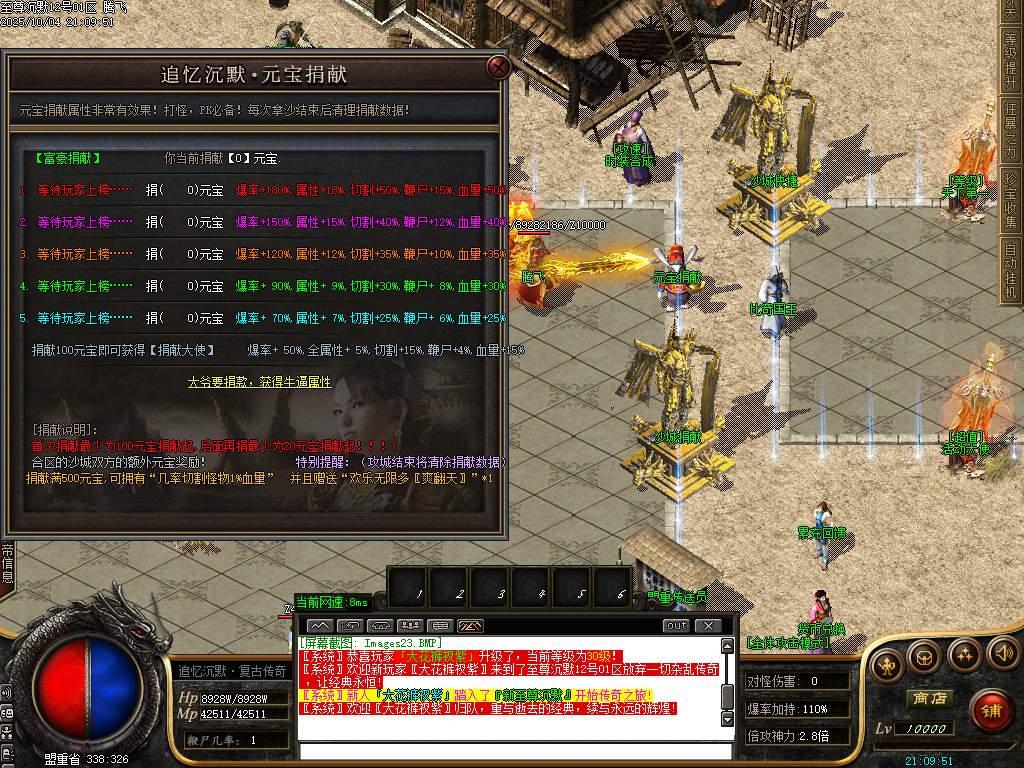
Task: Select hotbar slot number 1
Action: tap(417, 588)
